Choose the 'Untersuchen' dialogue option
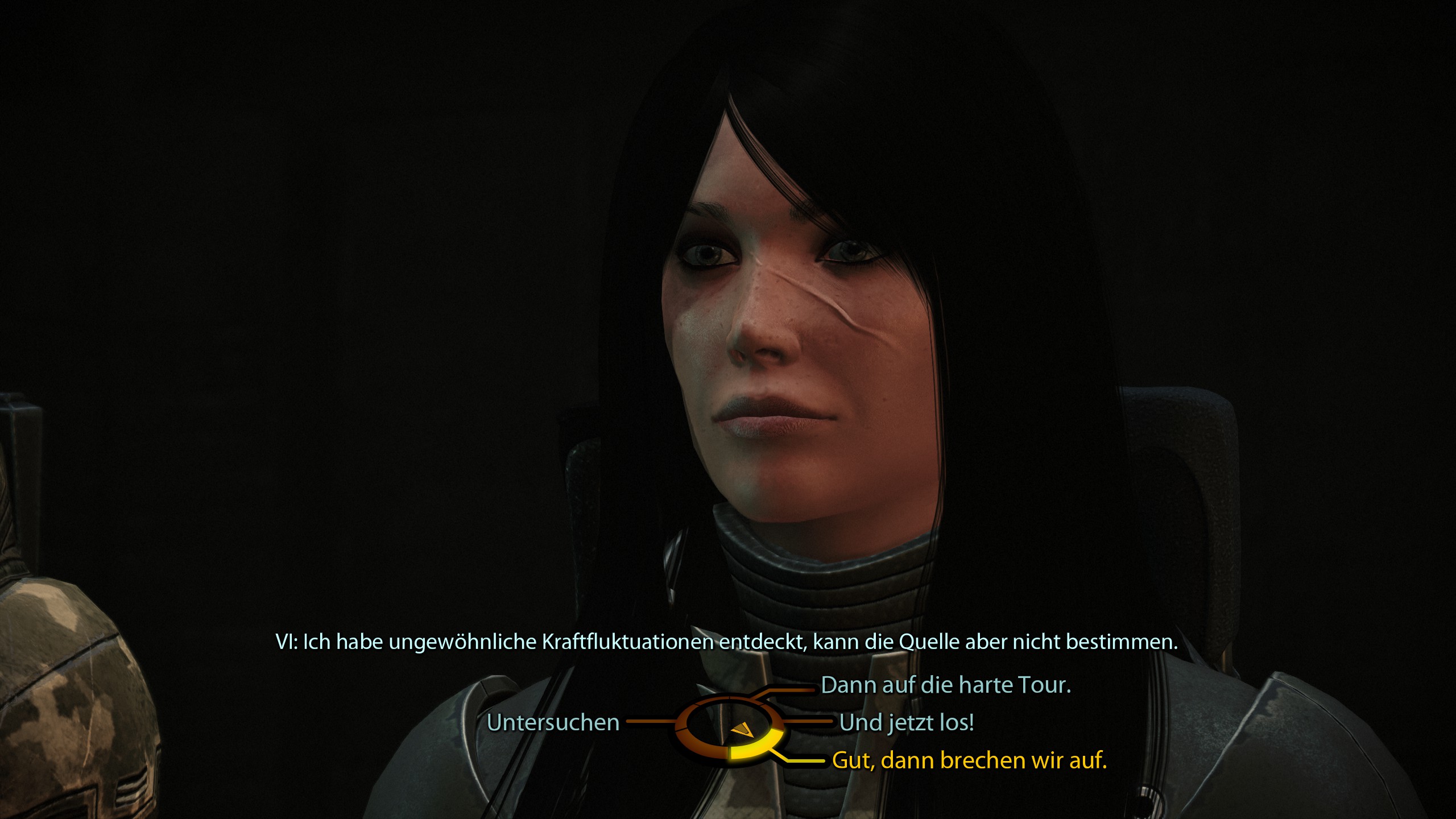Screen dimensions: 1456x819 point(553,723)
